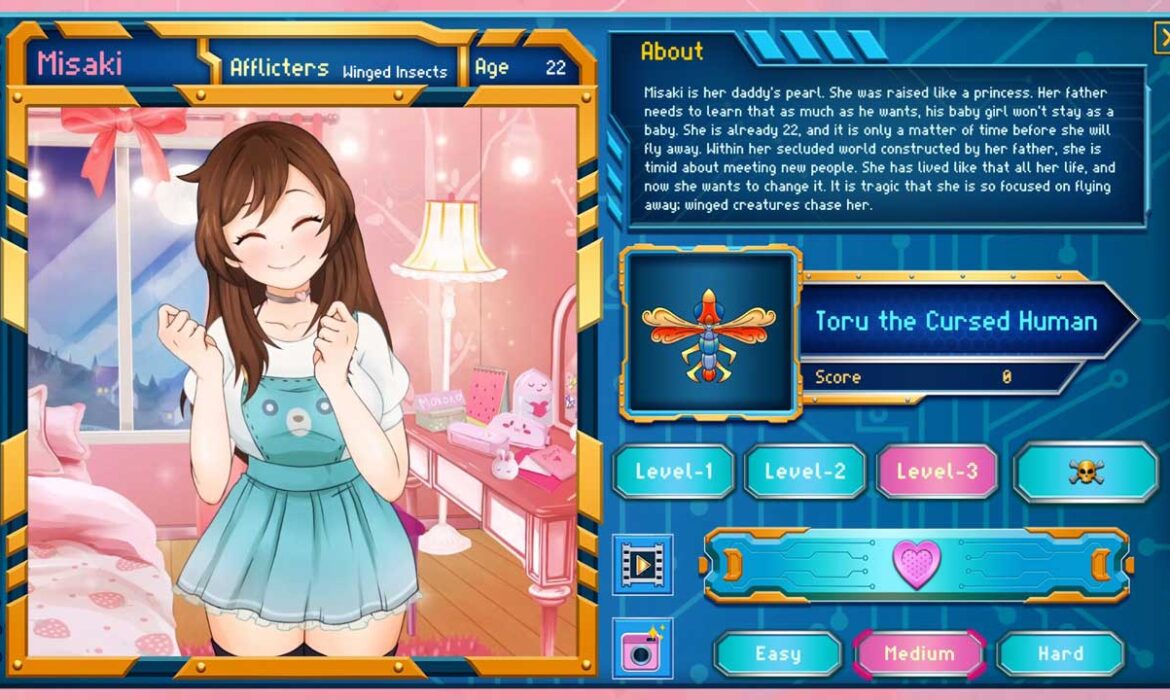Screen dimensions: 1170x700
Task: Click the pink heart start button
Action: pyautogui.click(x=916, y=565)
